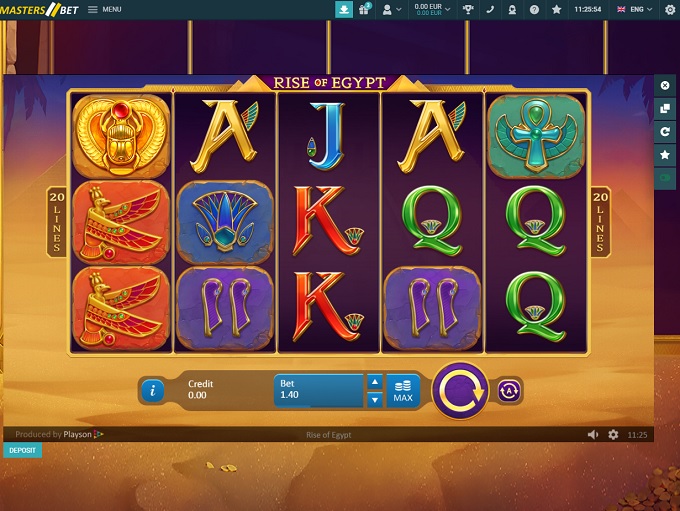The width and height of the screenshot is (680, 511).
Task: Close the game with the side X button
Action: pyautogui.click(x=665, y=86)
